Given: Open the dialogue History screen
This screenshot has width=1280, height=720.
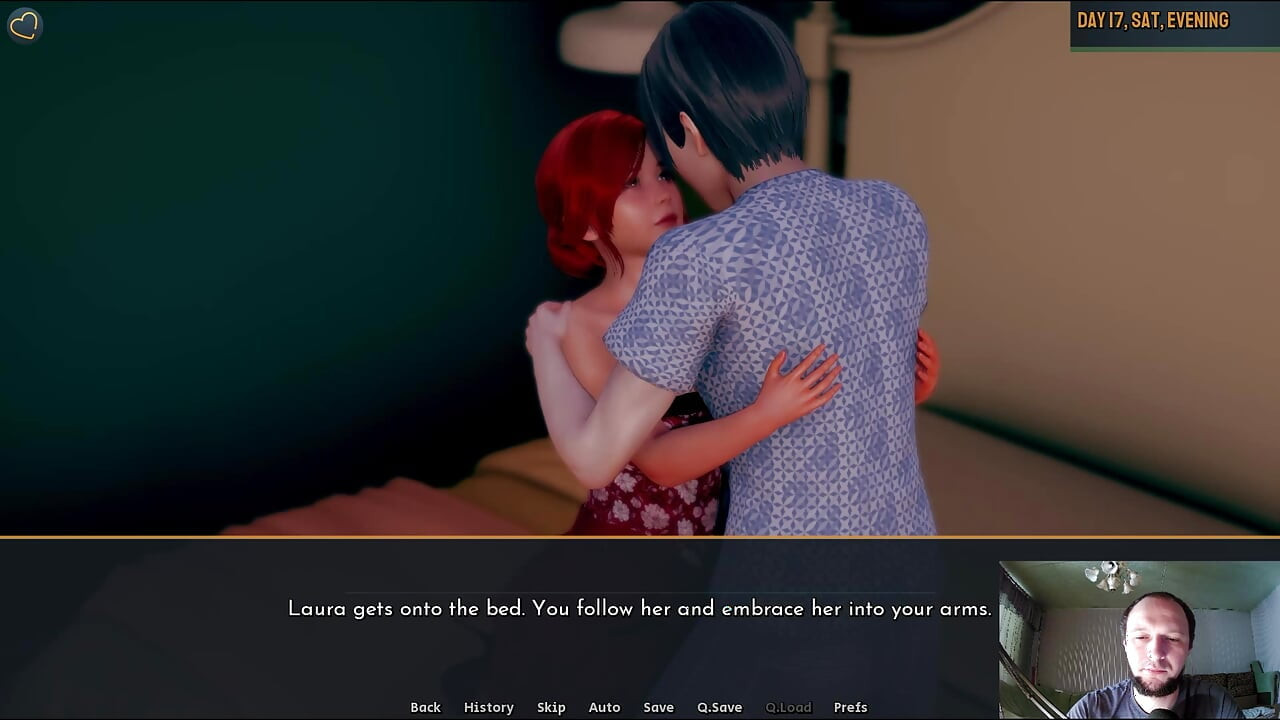Looking at the screenshot, I should (x=488, y=707).
